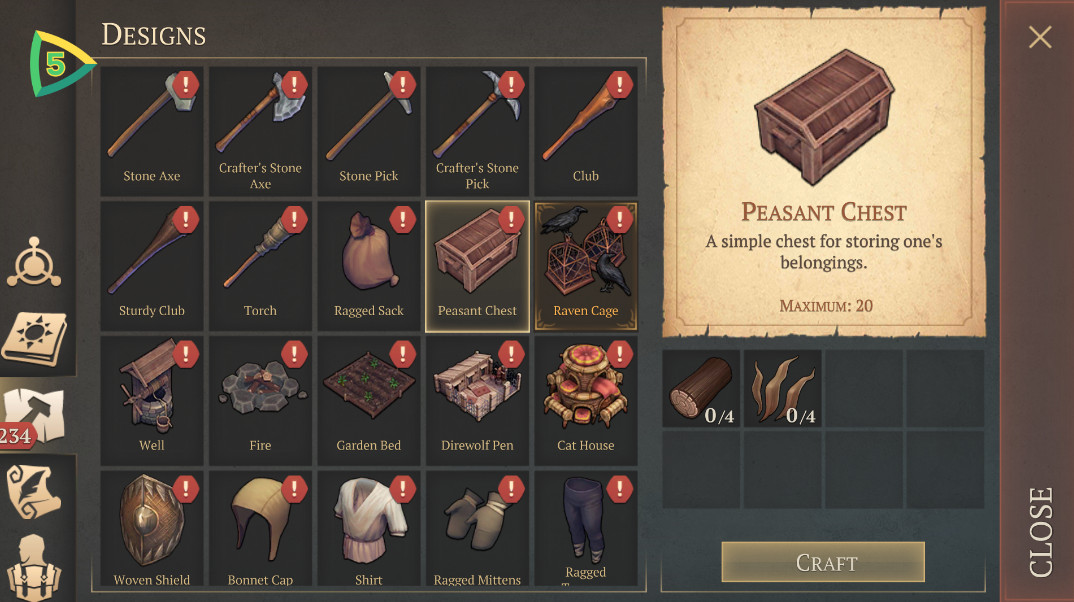Select the Raven Cage design
This screenshot has height=602, width=1074.
(x=586, y=266)
